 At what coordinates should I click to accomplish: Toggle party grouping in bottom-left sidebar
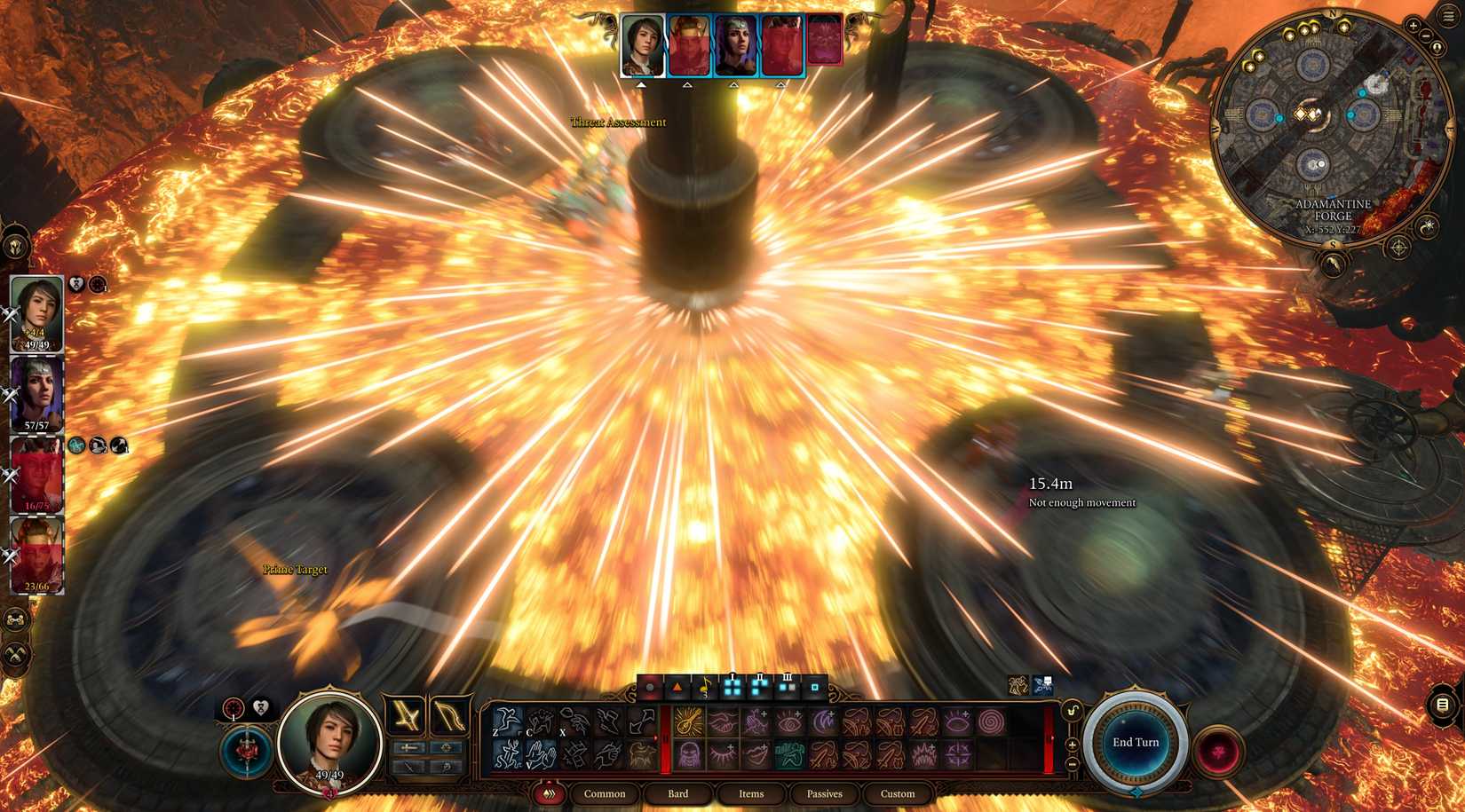coord(14,619)
